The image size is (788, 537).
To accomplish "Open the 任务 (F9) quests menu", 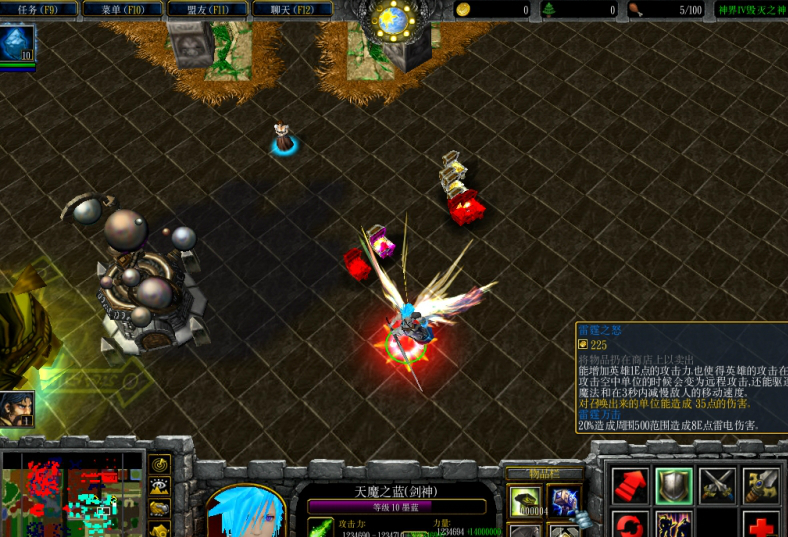I will point(39,10).
